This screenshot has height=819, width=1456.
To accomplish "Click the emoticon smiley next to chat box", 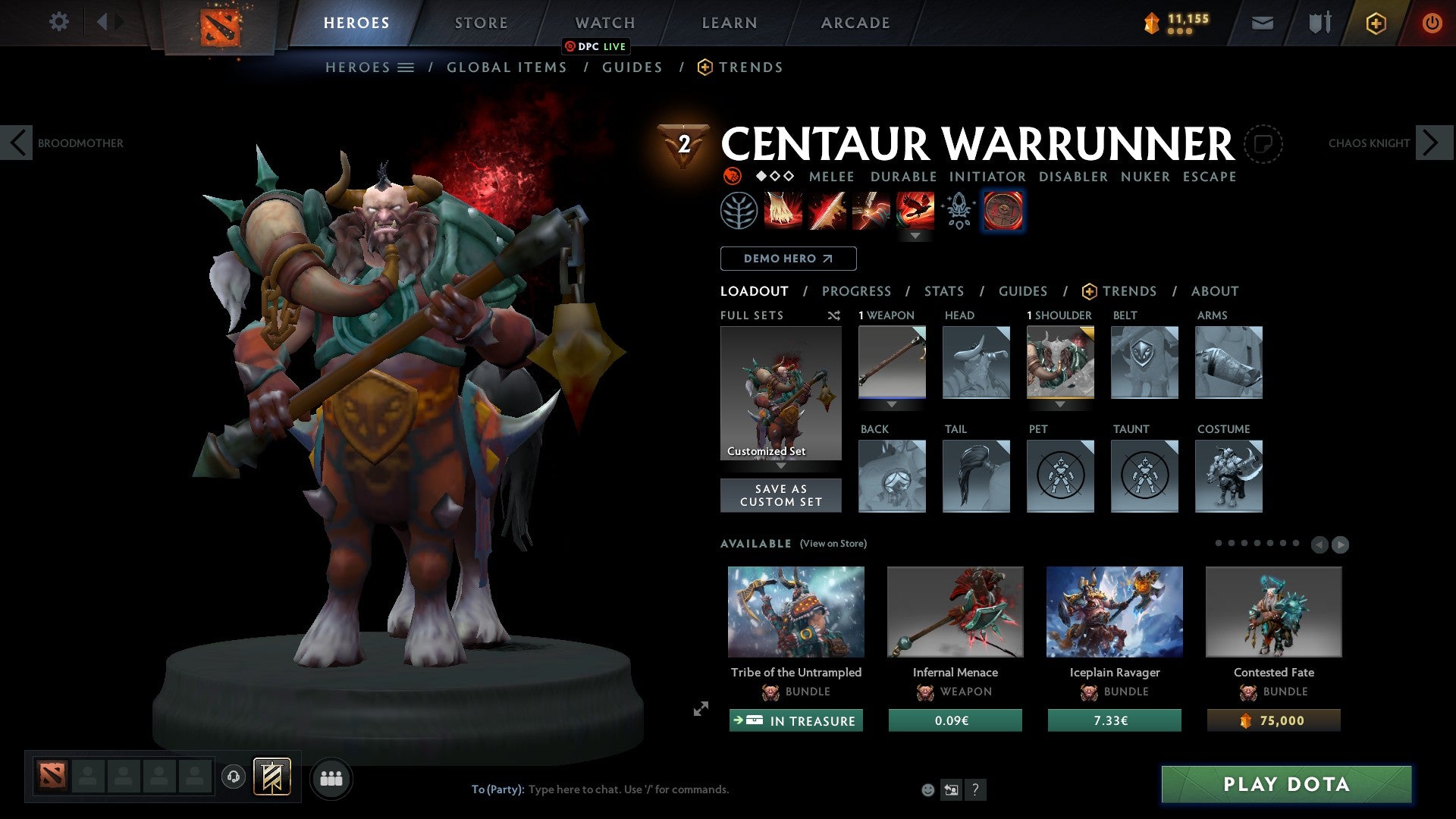I will 928,789.
